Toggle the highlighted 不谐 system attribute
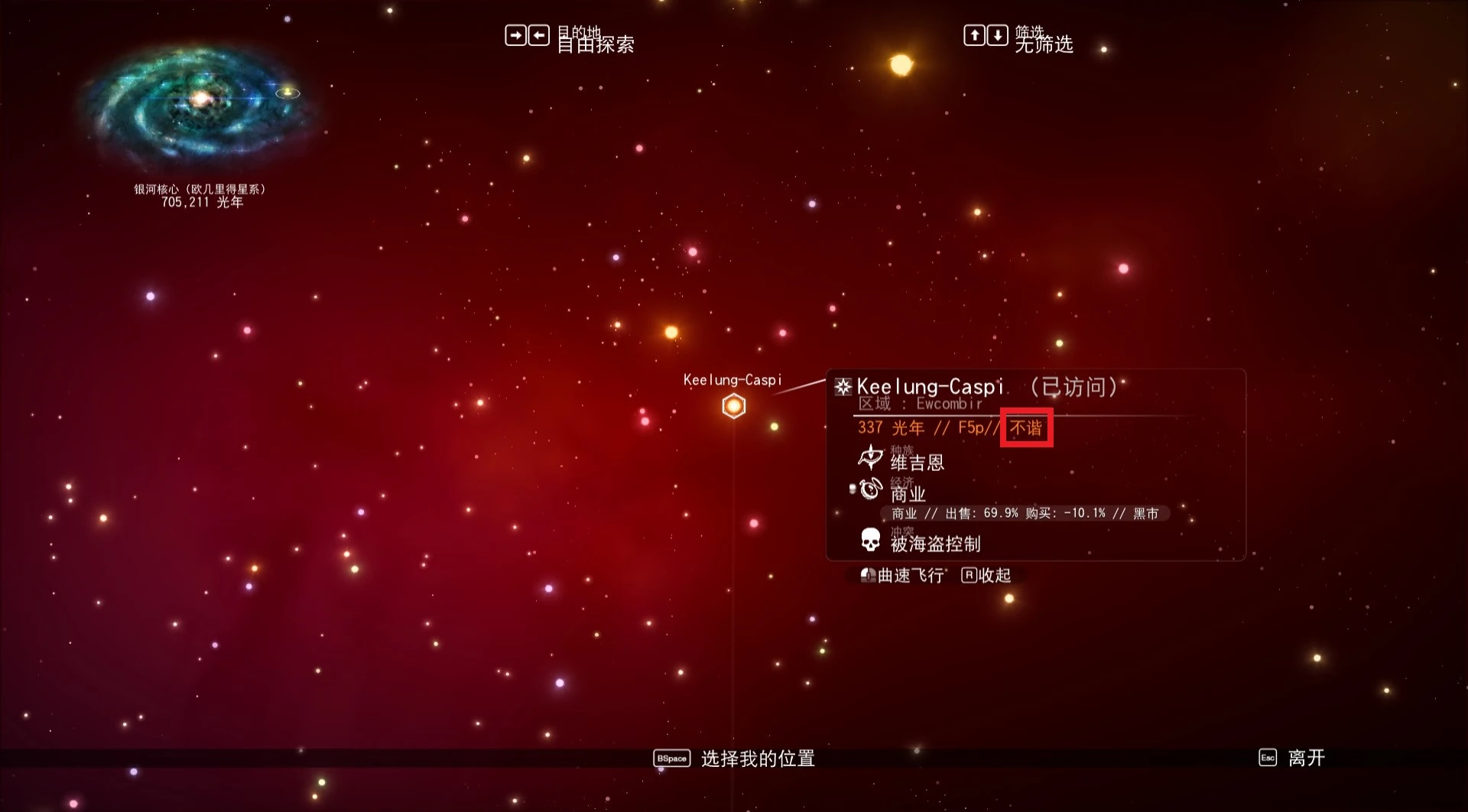Viewport: 1468px width, 812px height. tap(1025, 428)
